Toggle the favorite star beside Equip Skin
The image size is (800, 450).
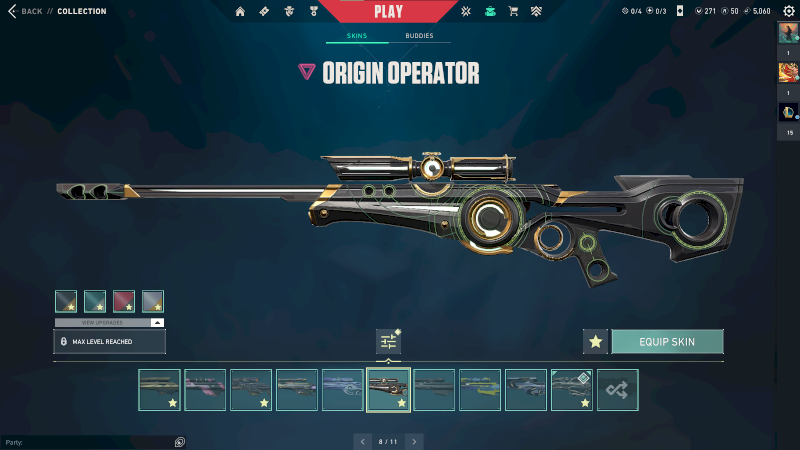click(x=596, y=341)
